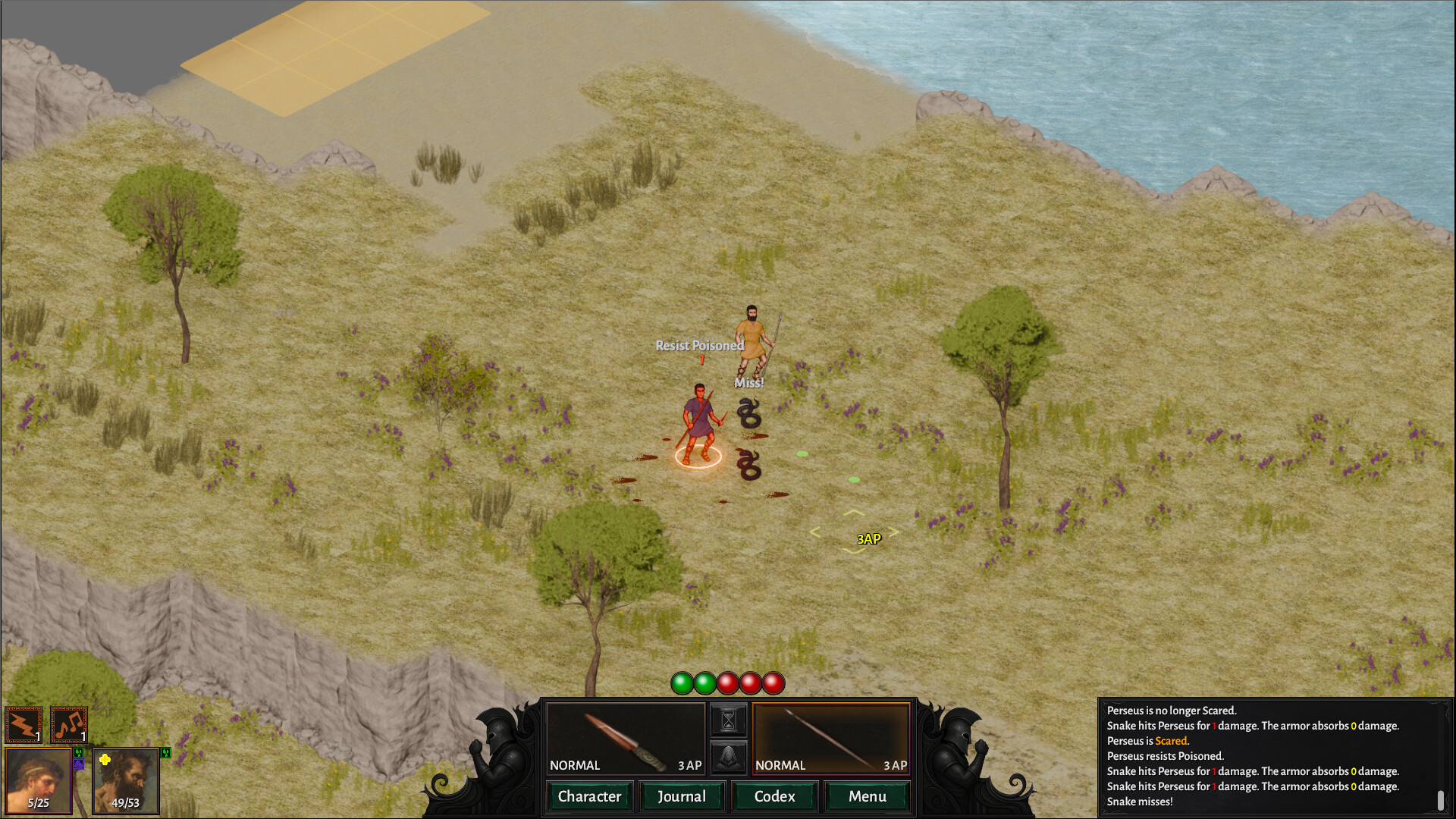Activate the musical notes ability

click(69, 725)
